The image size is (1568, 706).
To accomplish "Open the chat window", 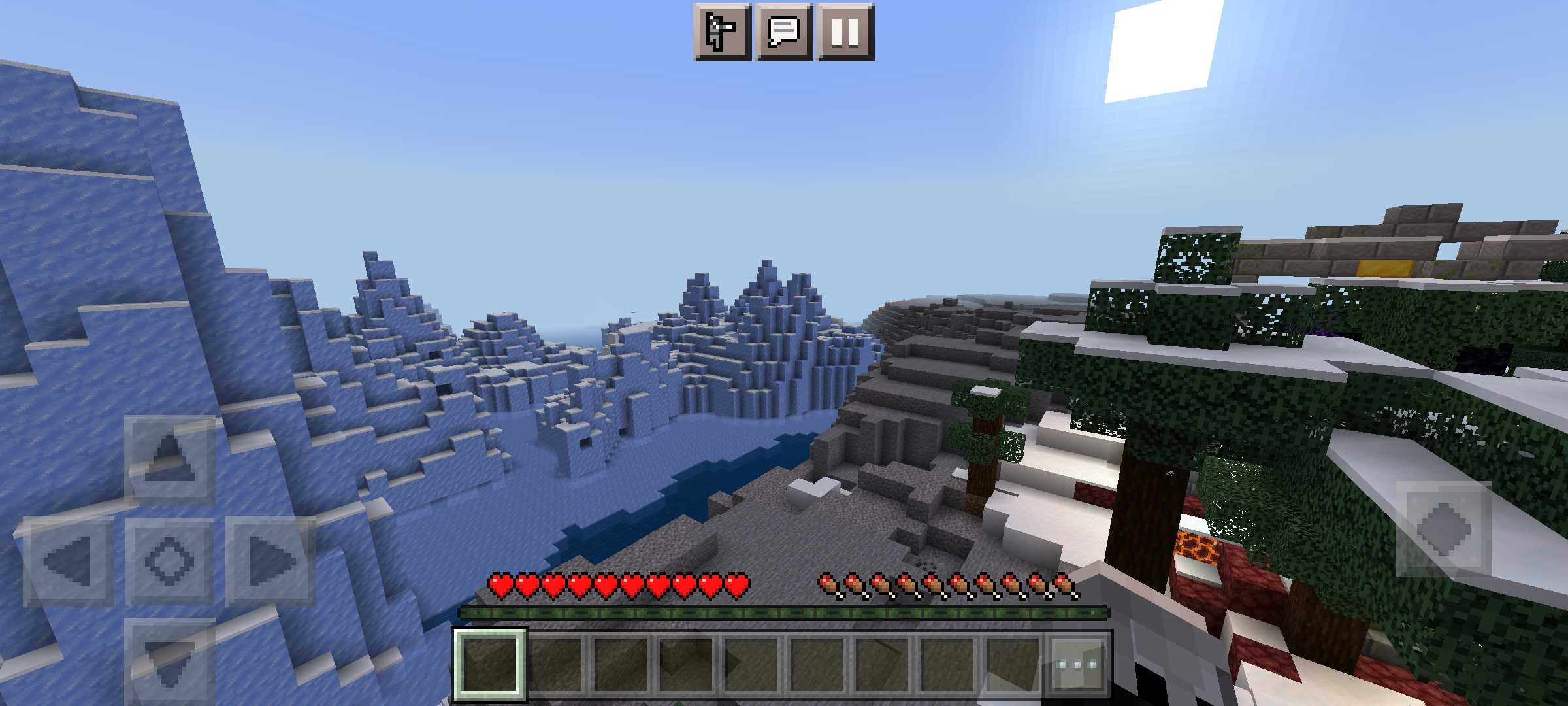I will tap(783, 32).
